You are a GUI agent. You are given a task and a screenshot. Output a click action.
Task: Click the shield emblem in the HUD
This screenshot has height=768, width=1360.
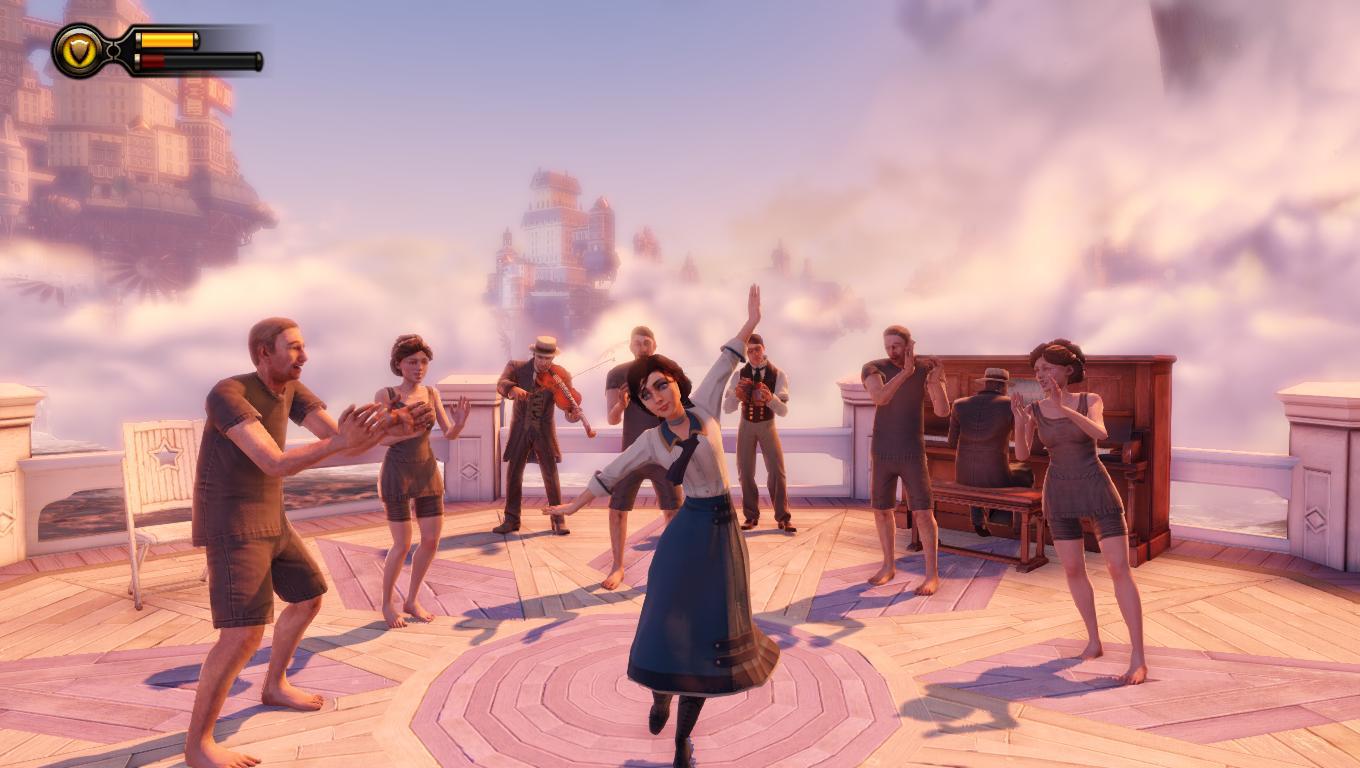tap(78, 50)
